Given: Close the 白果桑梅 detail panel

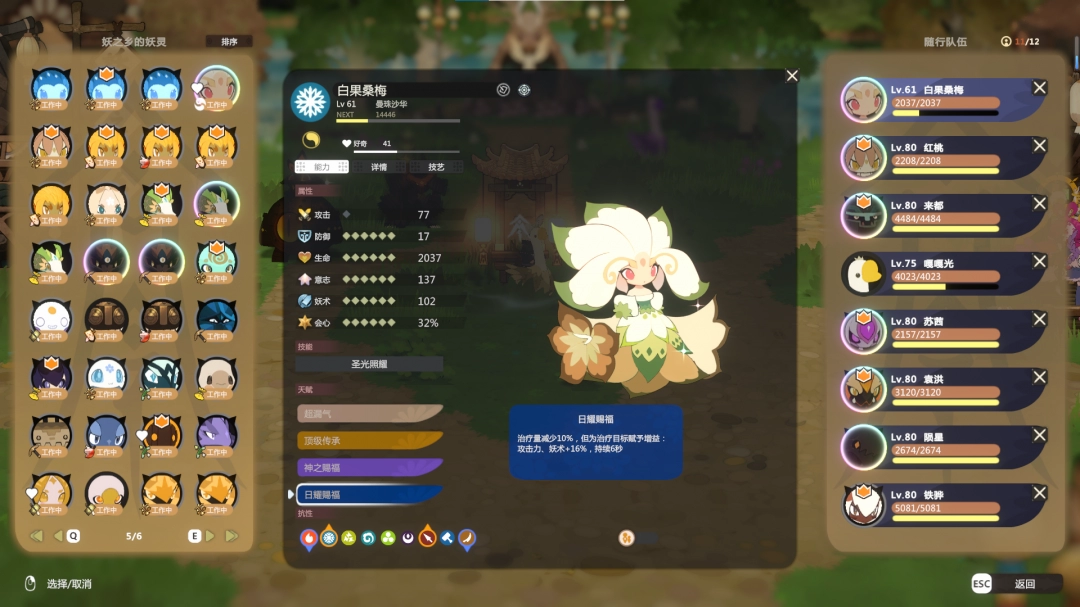Looking at the screenshot, I should [792, 76].
